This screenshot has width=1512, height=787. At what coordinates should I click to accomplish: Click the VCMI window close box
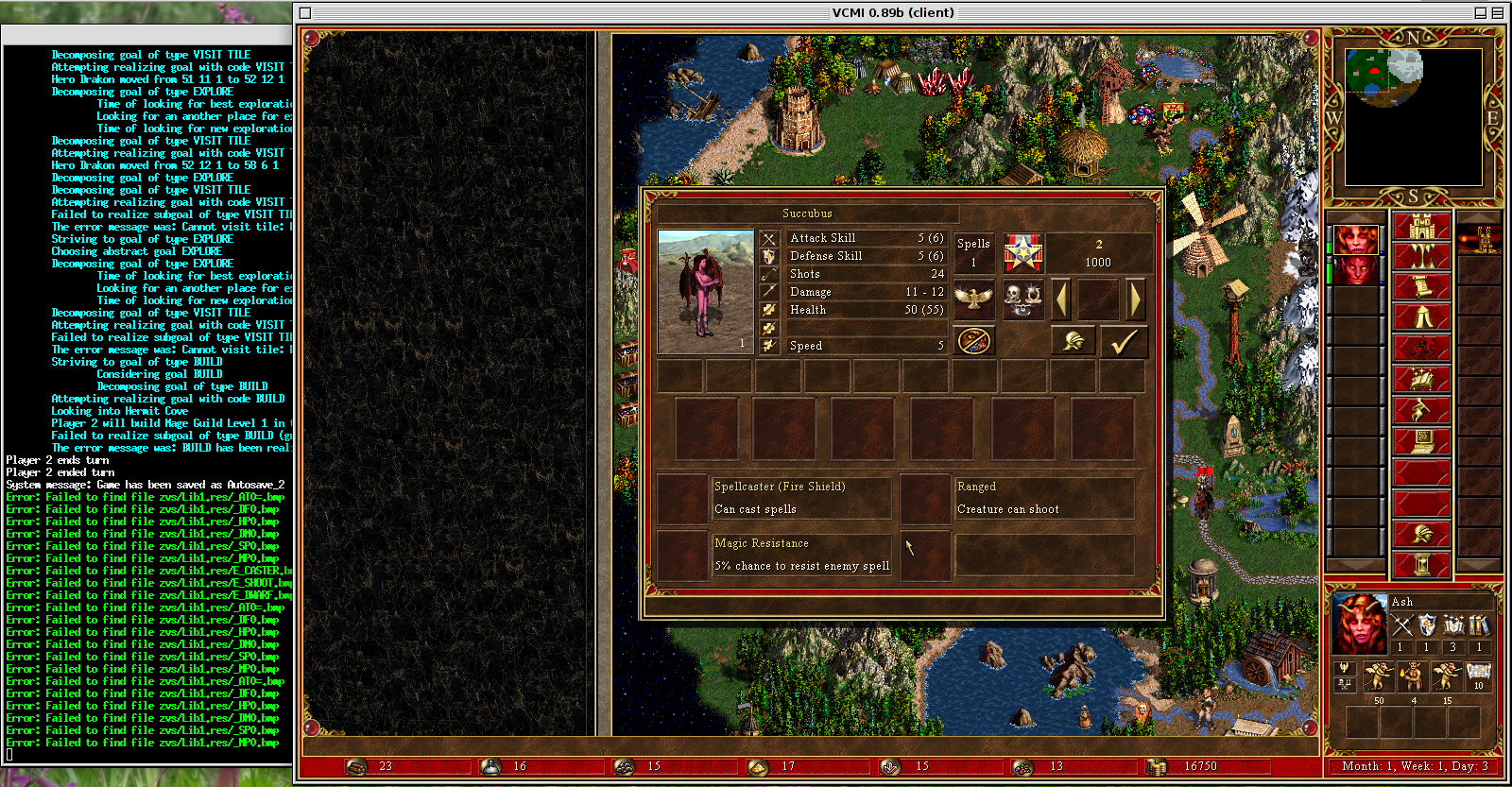point(305,13)
